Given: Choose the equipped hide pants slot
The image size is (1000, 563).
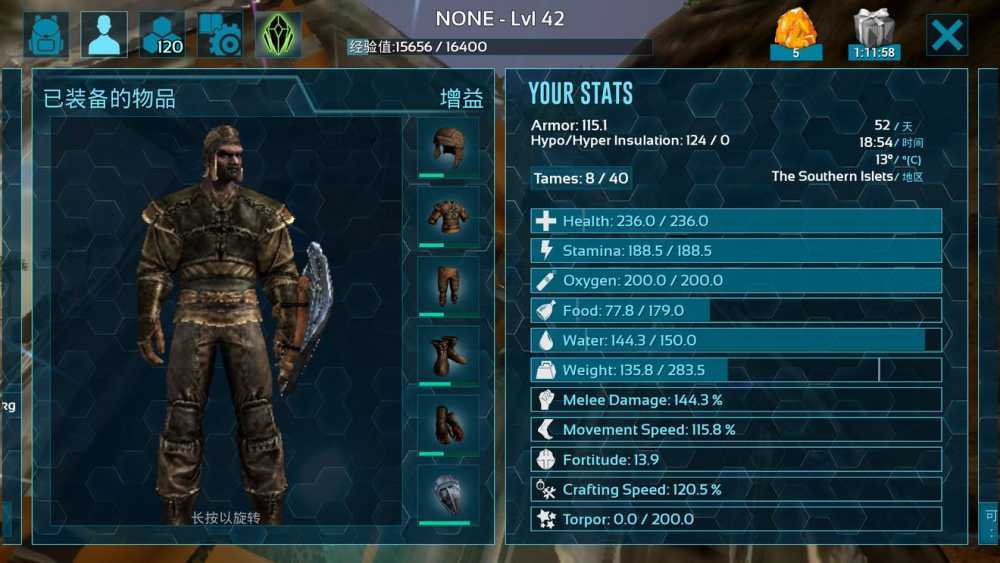Looking at the screenshot, I should click(x=448, y=287).
